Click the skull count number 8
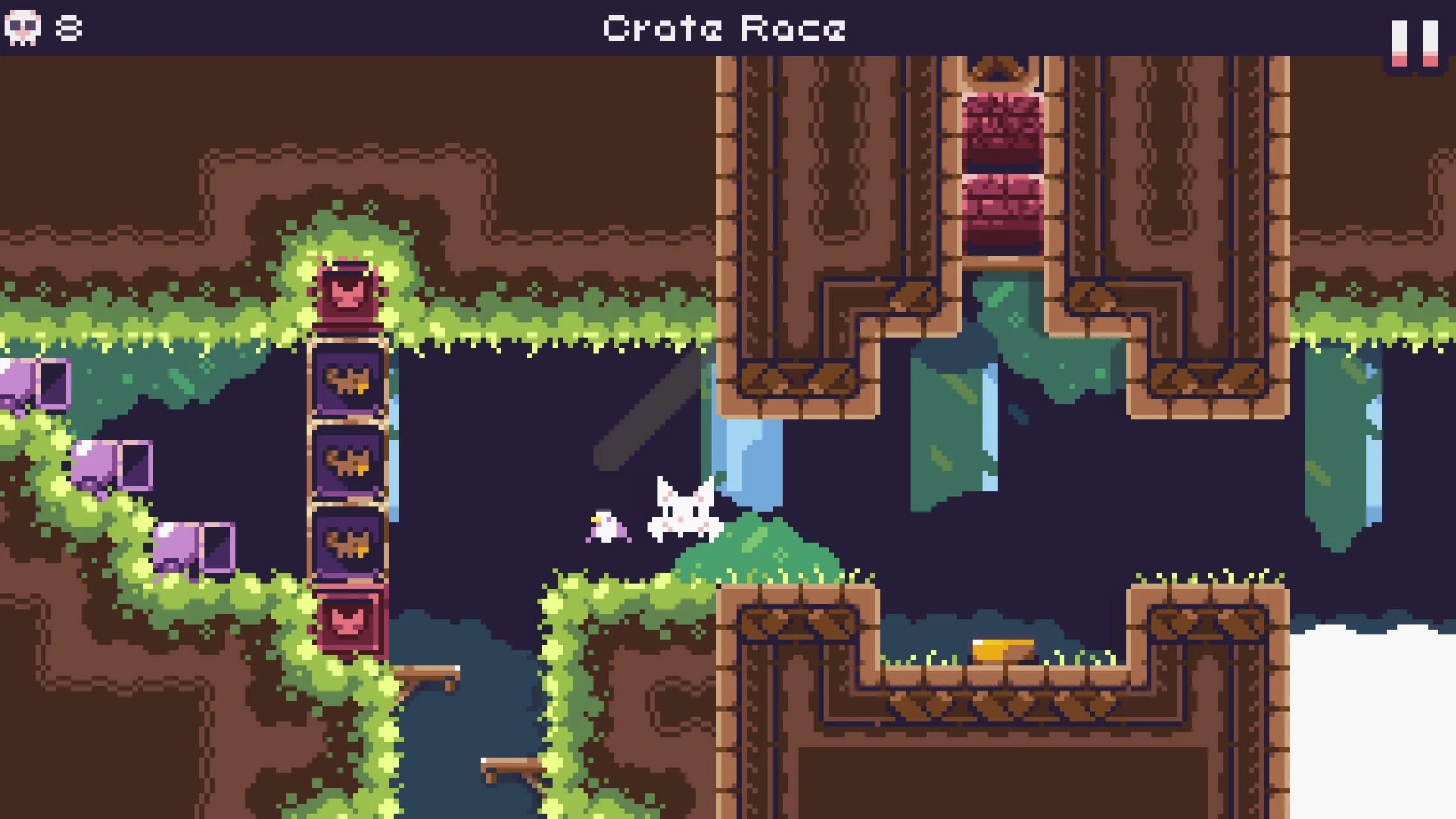This screenshot has height=819, width=1456. (69, 28)
